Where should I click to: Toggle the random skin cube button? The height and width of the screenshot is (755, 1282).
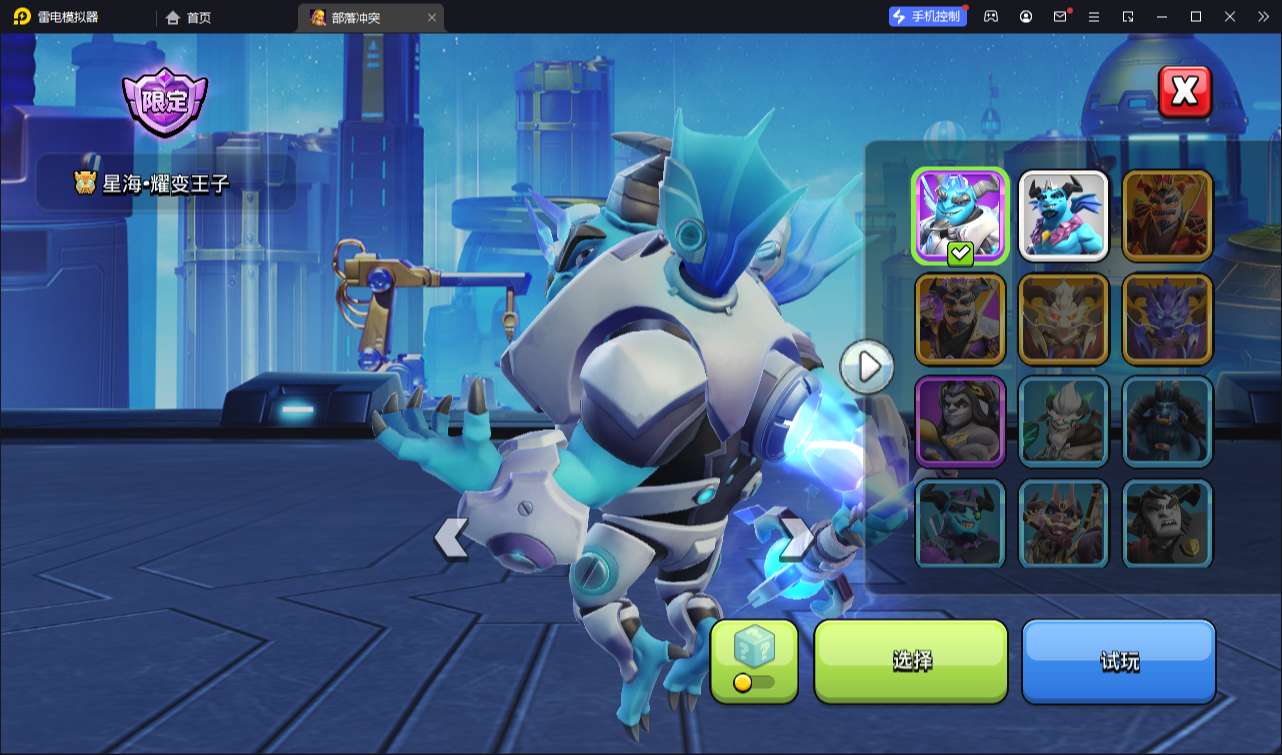(x=754, y=660)
